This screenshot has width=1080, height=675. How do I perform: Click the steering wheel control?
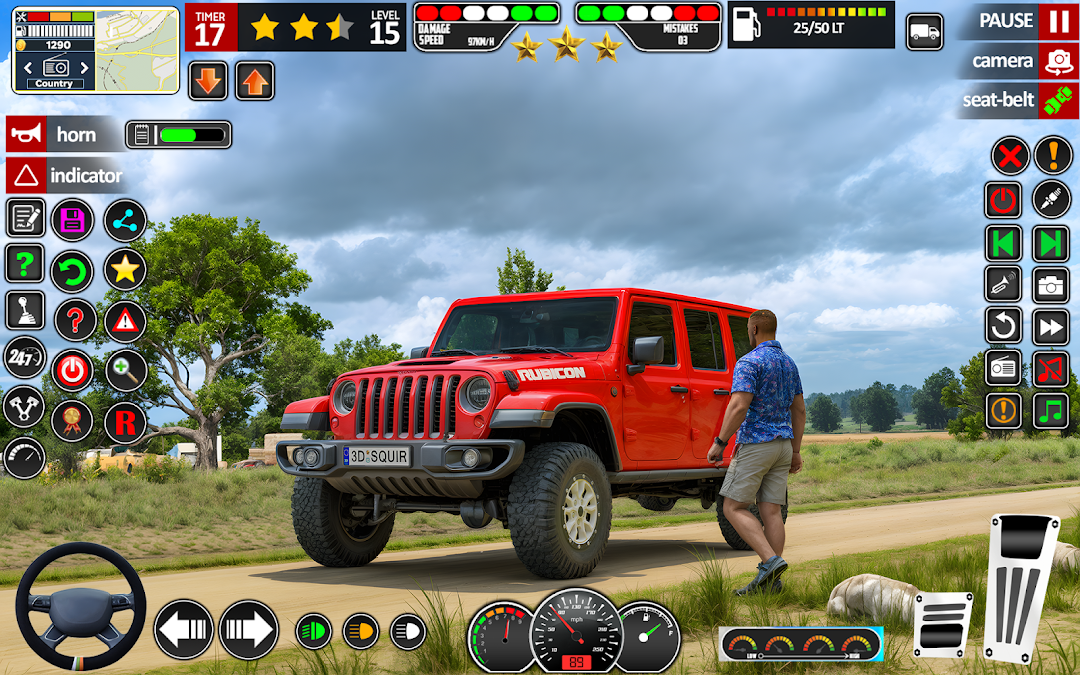coord(80,607)
